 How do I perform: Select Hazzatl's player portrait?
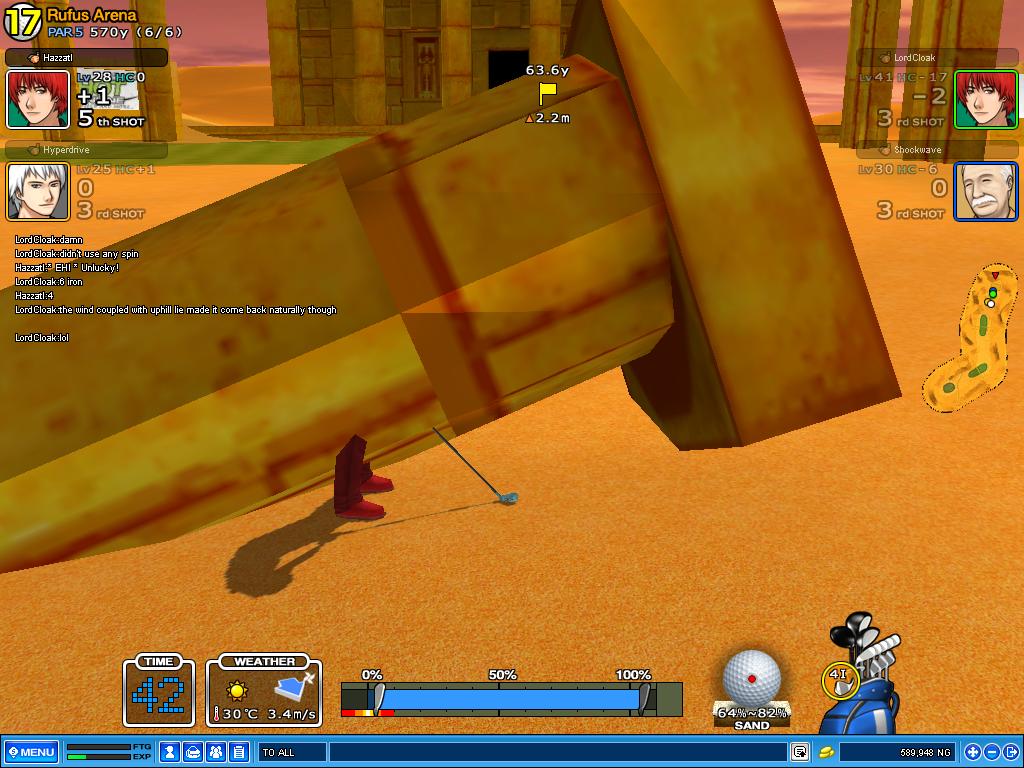pyautogui.click(x=38, y=100)
